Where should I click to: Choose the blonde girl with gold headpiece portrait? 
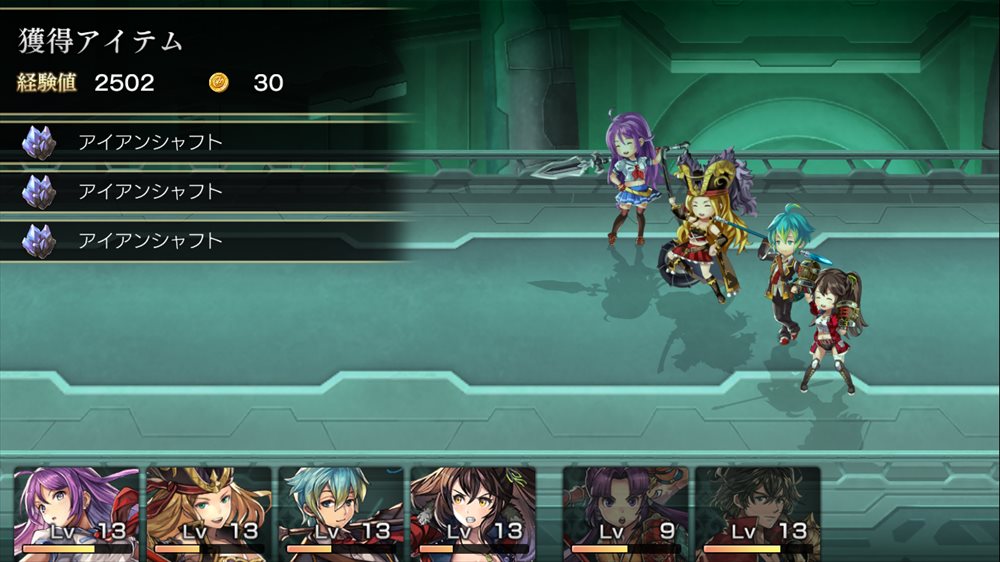[208, 510]
